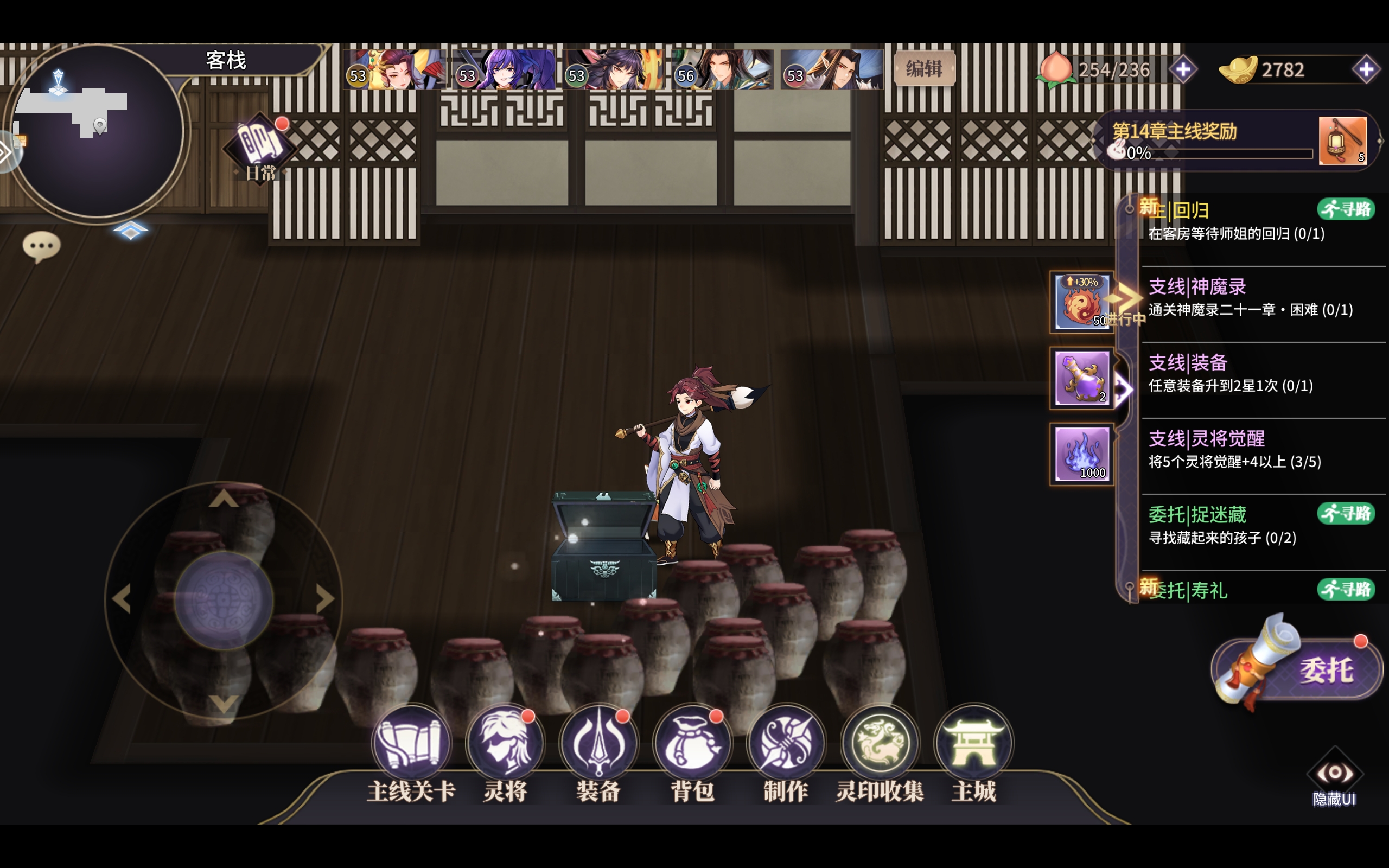This screenshot has height=868, width=1389.
Task: Pathfind to the 委托|捉迷藏 commission
Action: pos(1346,513)
